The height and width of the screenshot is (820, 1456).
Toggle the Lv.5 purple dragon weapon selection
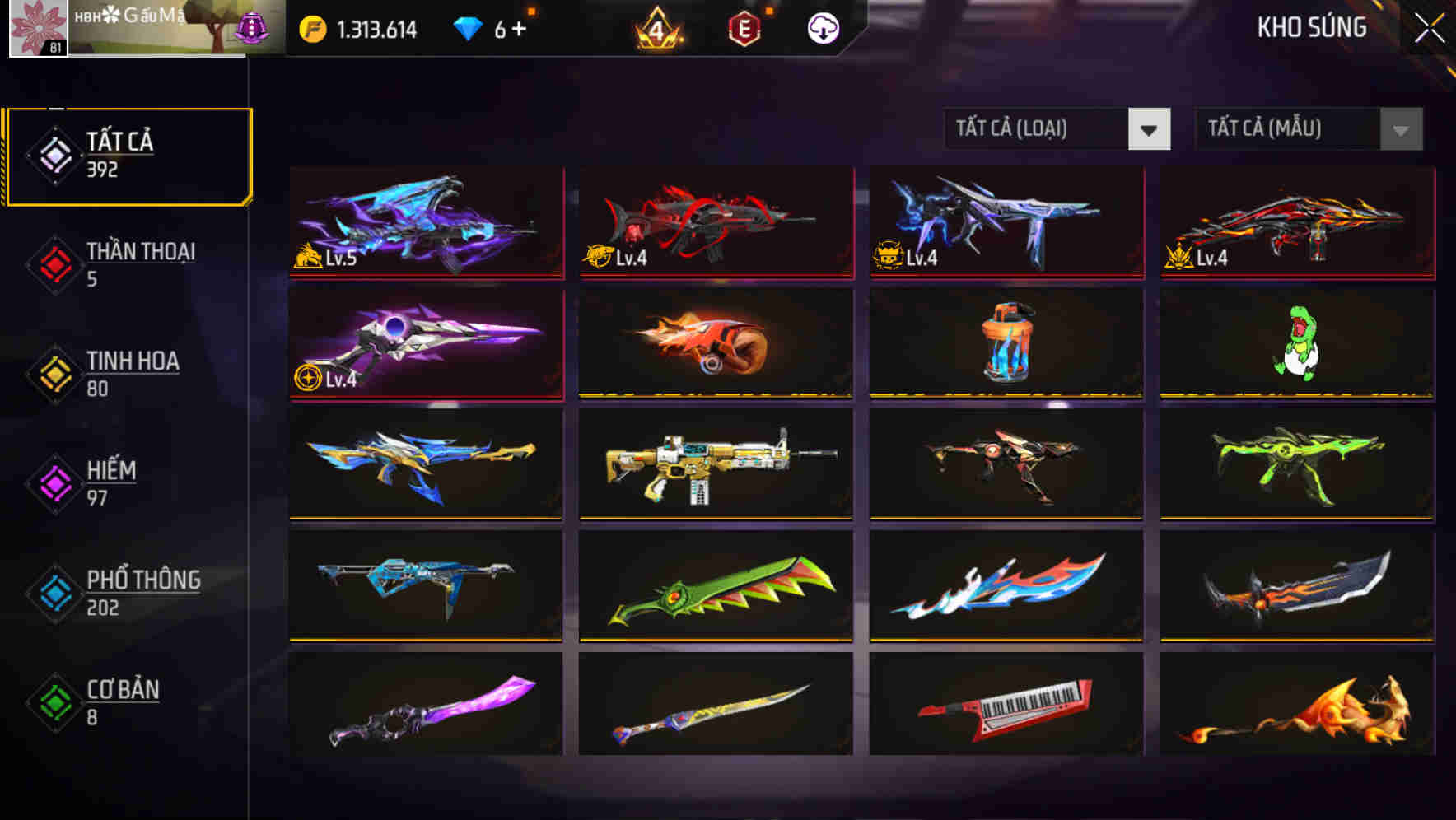coord(425,222)
